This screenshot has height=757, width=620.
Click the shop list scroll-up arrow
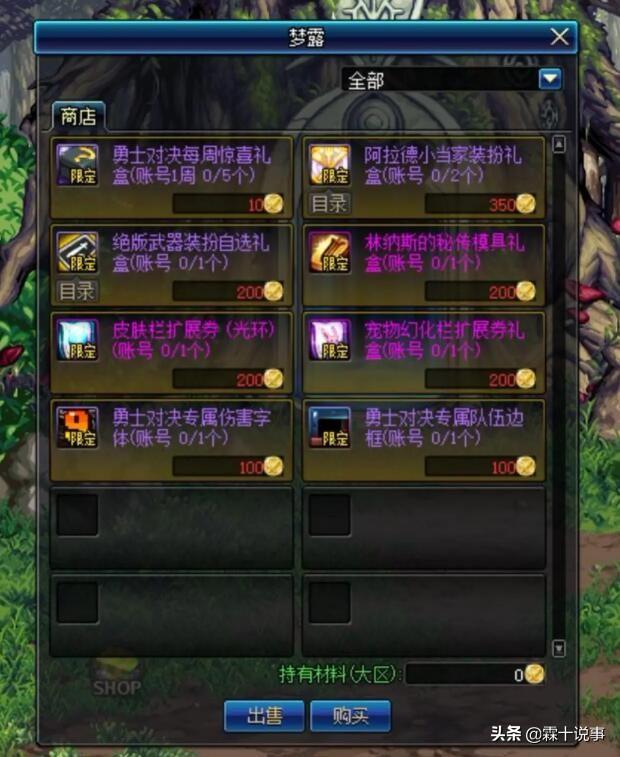coord(559,145)
